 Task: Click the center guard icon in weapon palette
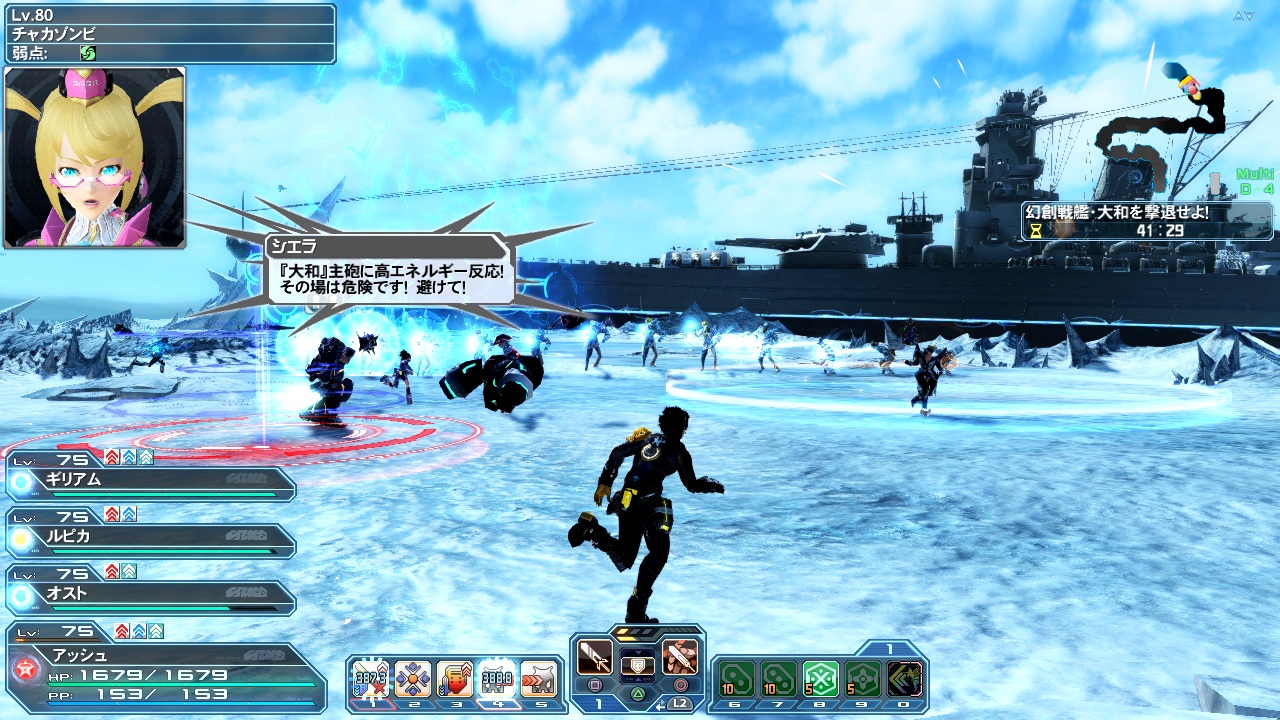[637, 663]
